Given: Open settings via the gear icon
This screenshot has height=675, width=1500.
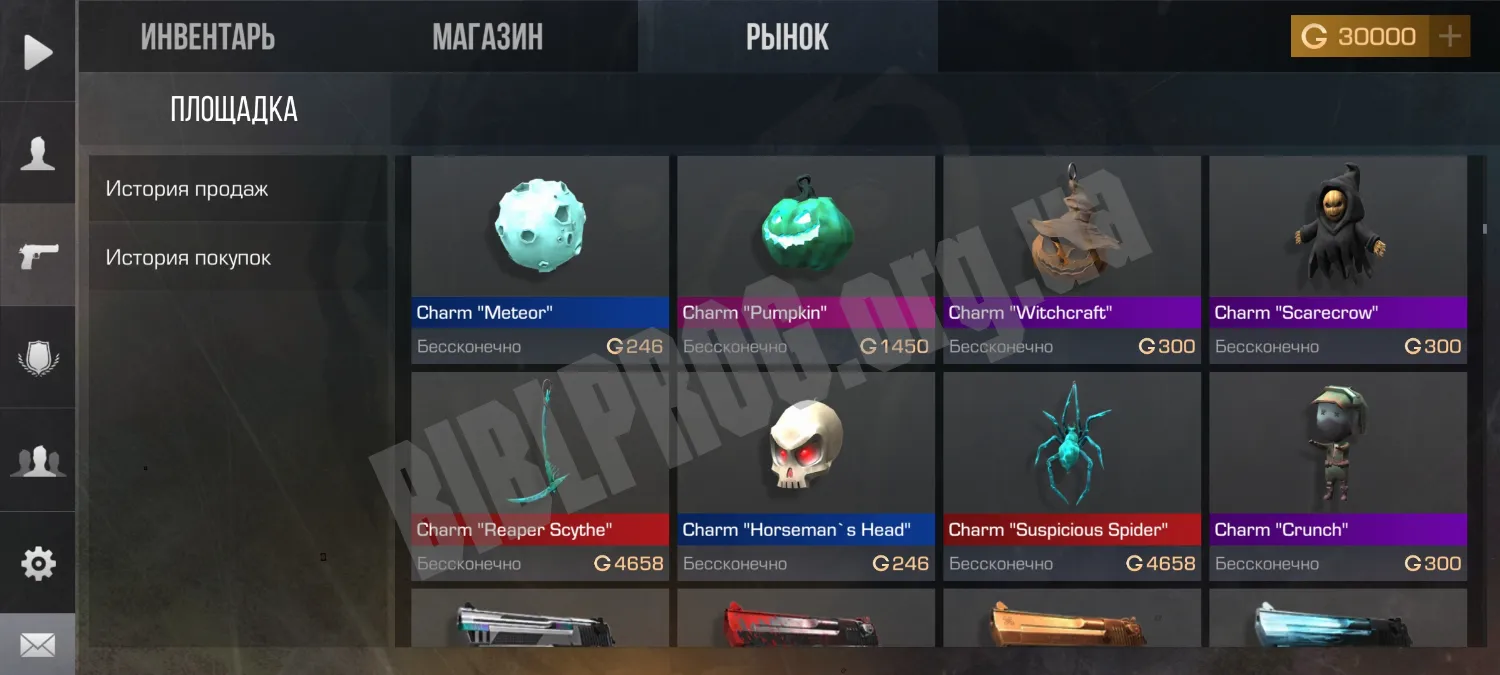Looking at the screenshot, I should [x=38, y=564].
